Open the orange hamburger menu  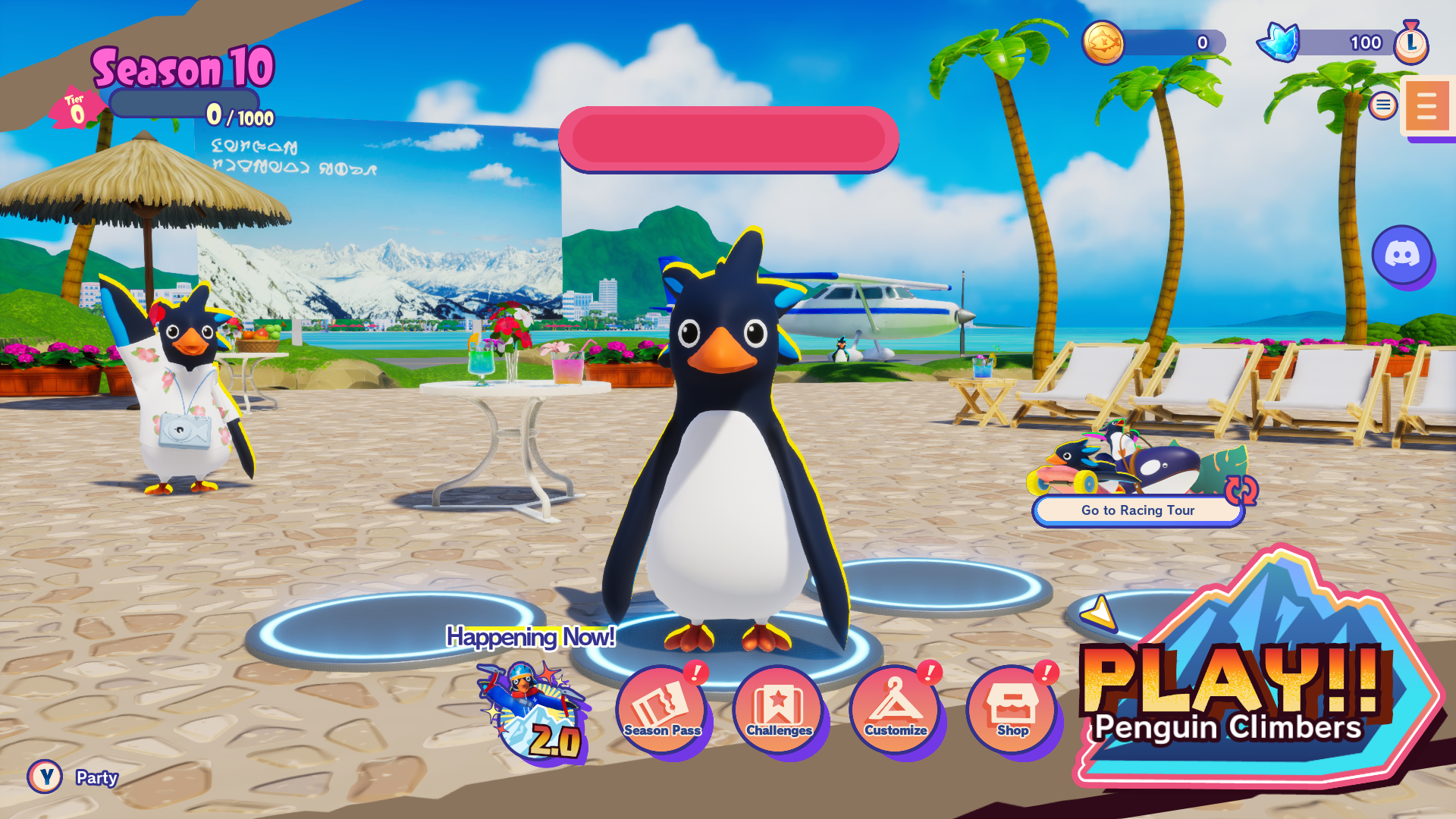point(1426,106)
